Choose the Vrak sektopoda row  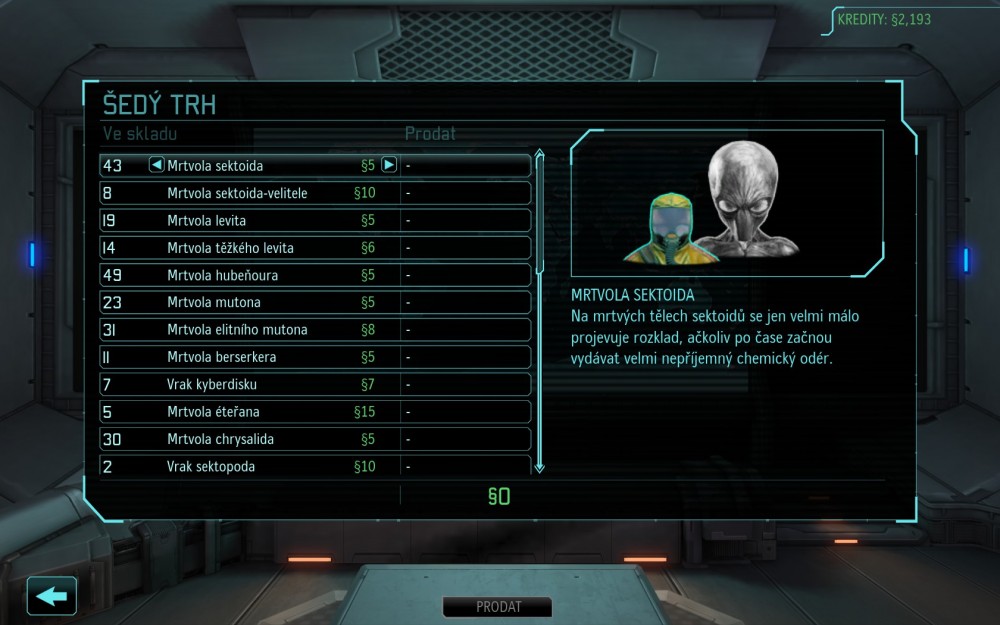tap(315, 465)
